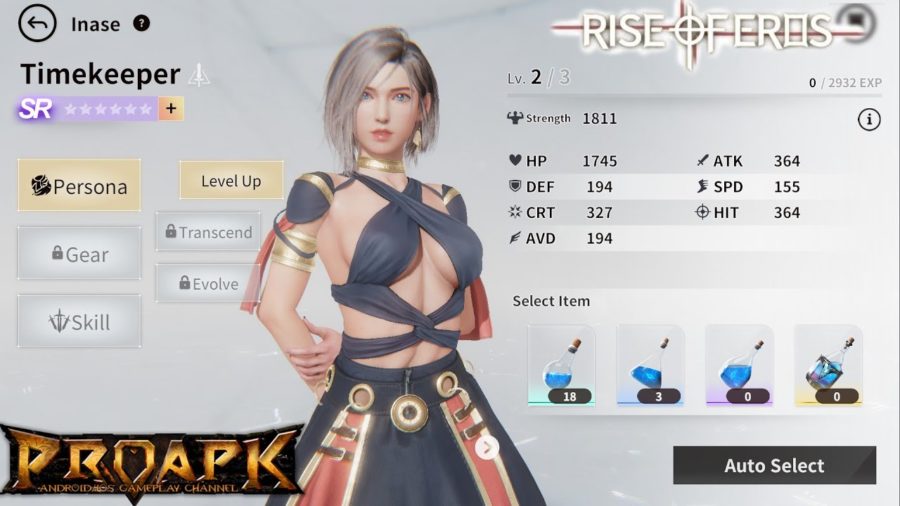900x506 pixels.
Task: Choose the Level Up option
Action: coord(230,181)
